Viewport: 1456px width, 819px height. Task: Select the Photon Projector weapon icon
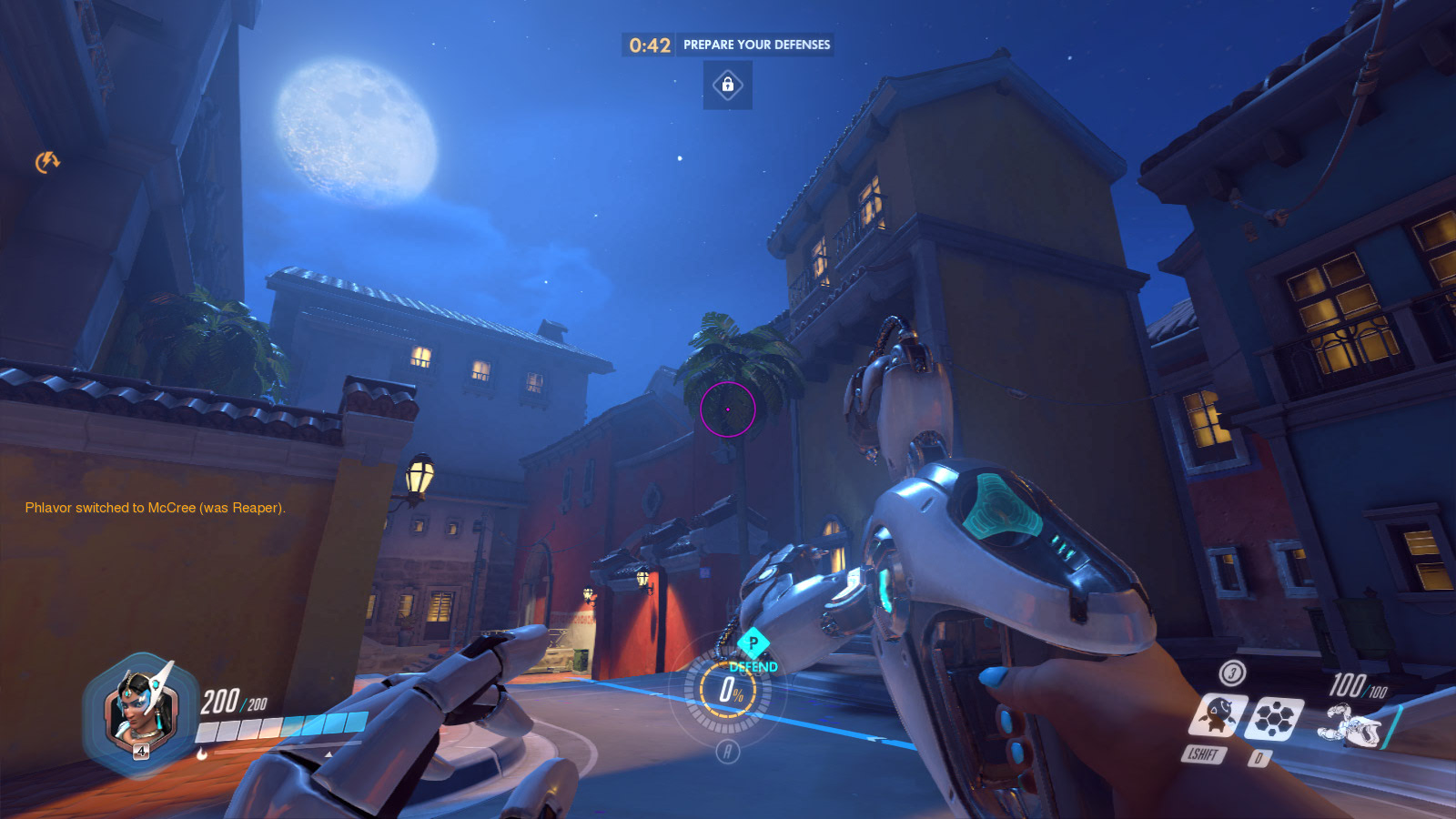pos(1353,725)
